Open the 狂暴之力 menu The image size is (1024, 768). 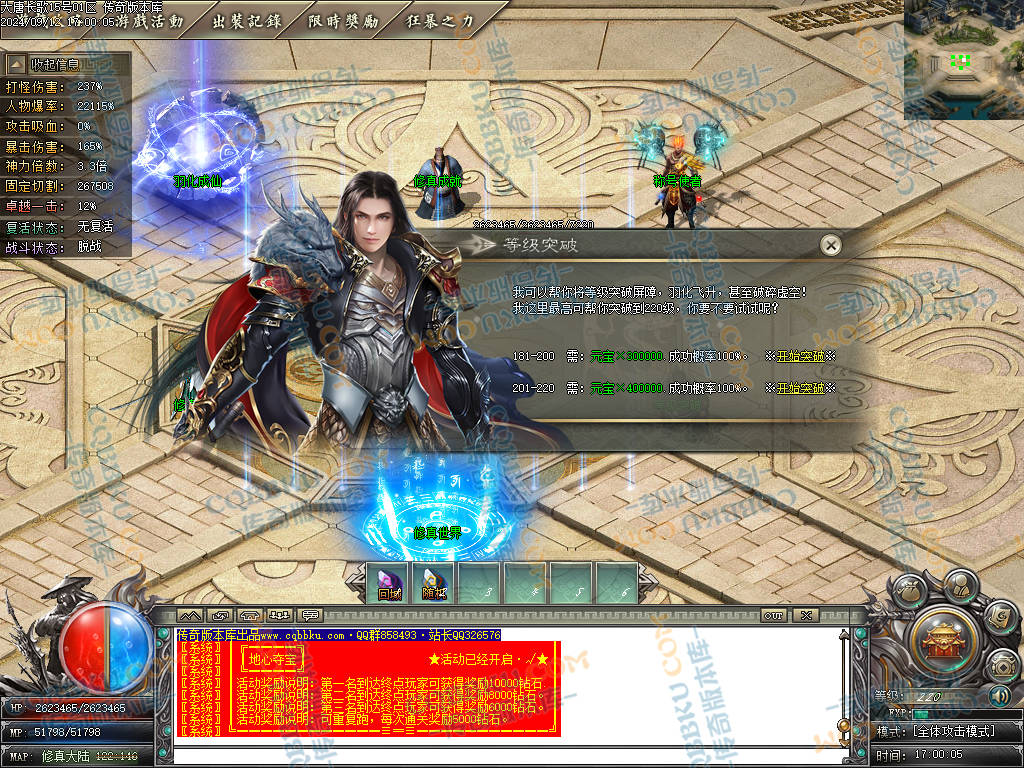pos(440,21)
